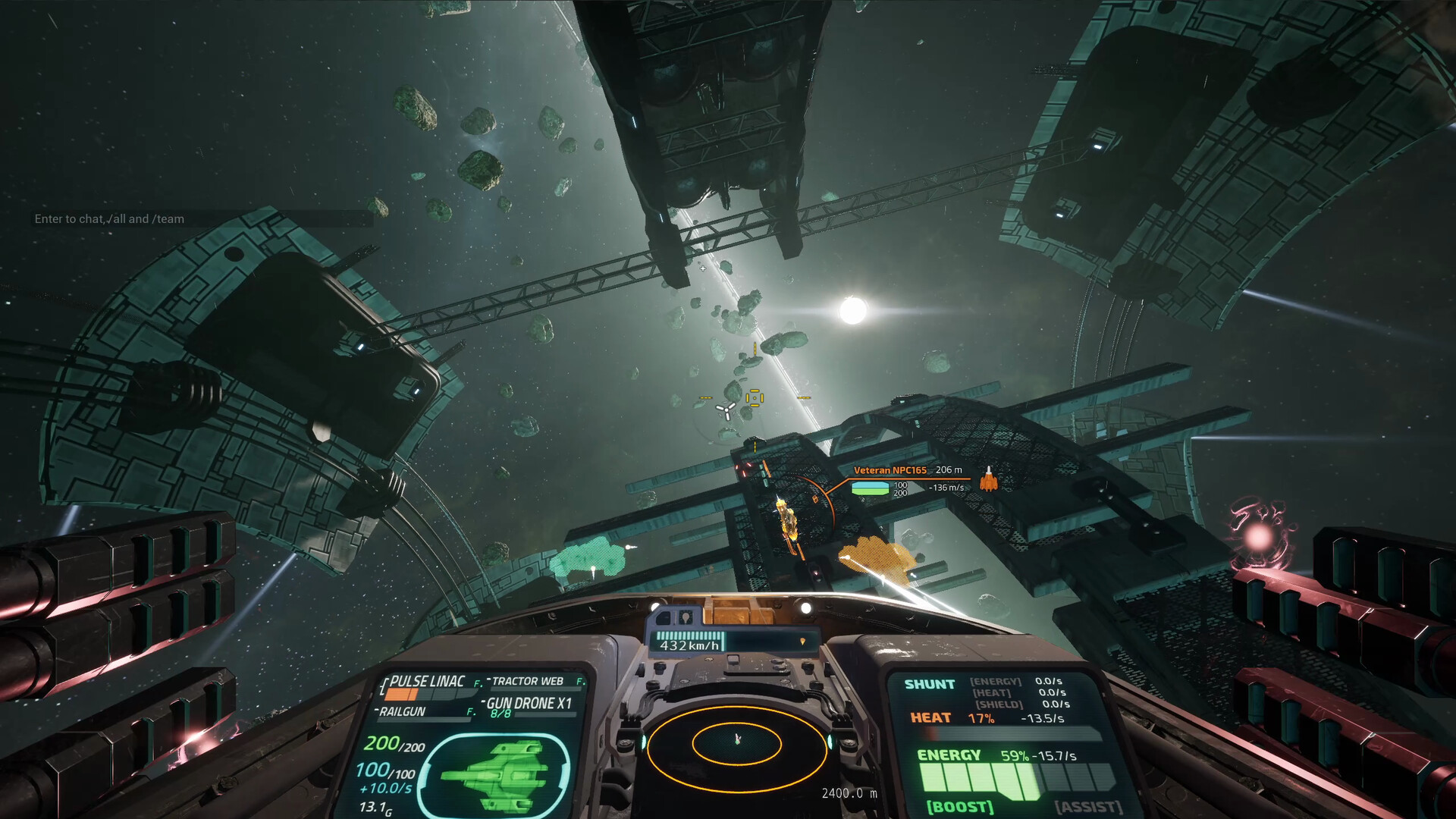Click the 'Enter to chat' prompt
The width and height of the screenshot is (1456, 819).
(111, 219)
